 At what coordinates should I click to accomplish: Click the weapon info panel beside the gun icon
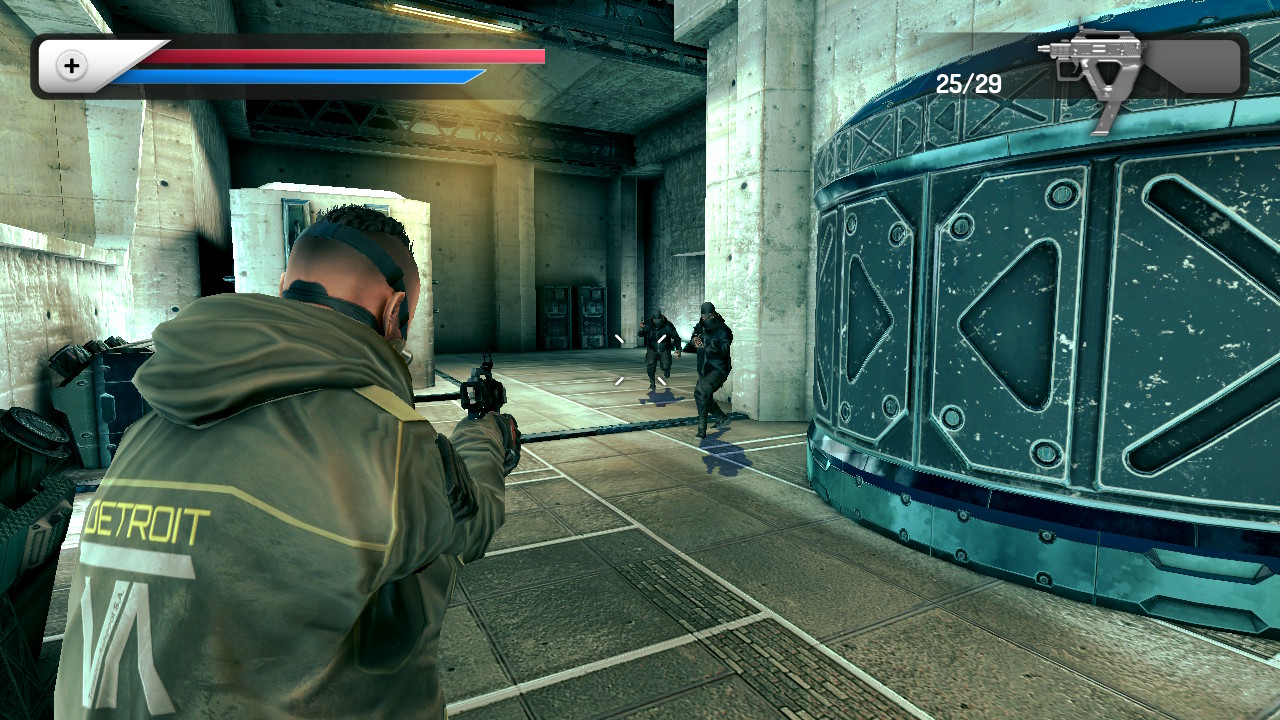(1195, 65)
